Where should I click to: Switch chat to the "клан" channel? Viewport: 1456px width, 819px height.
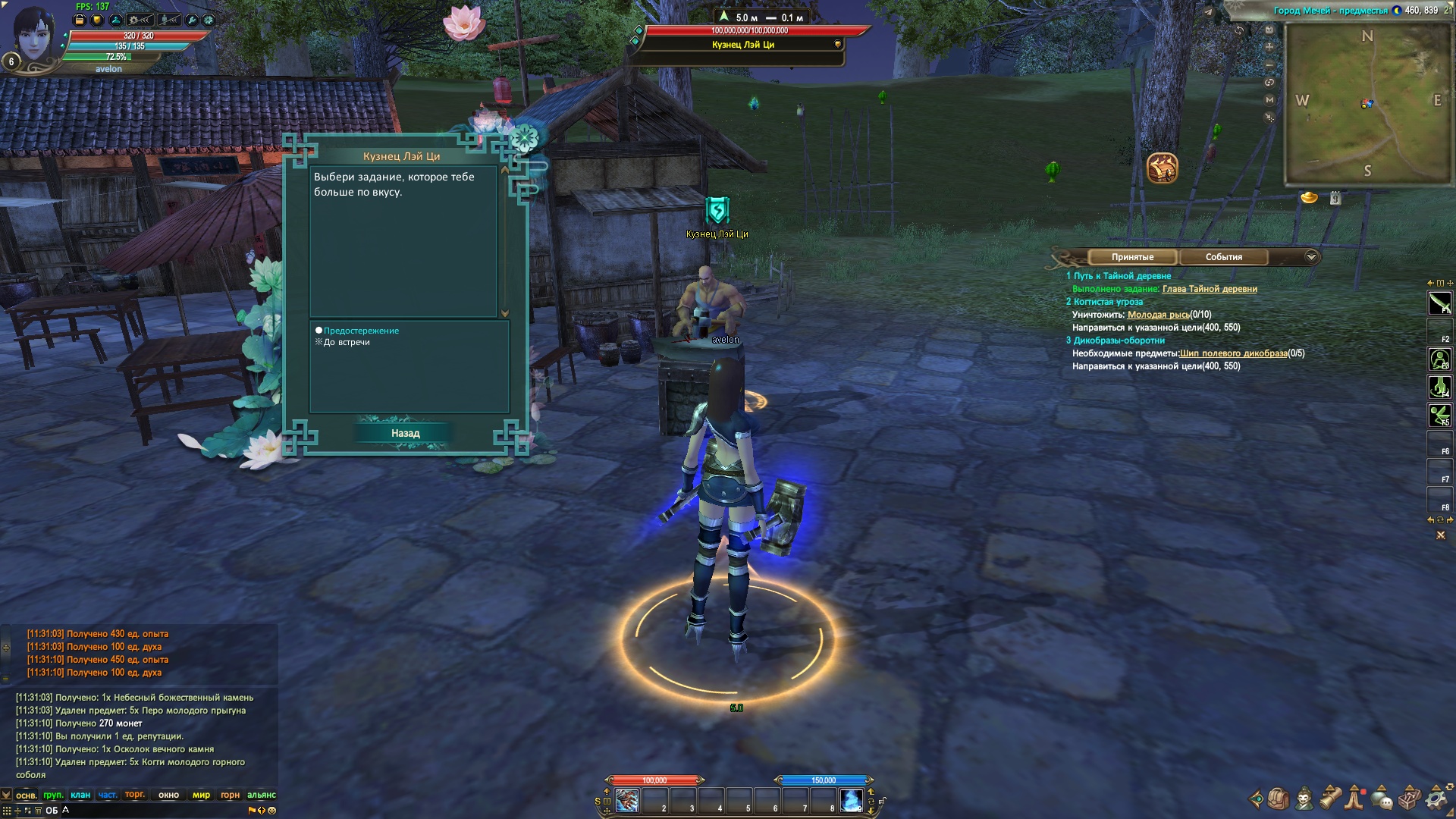coord(80,795)
